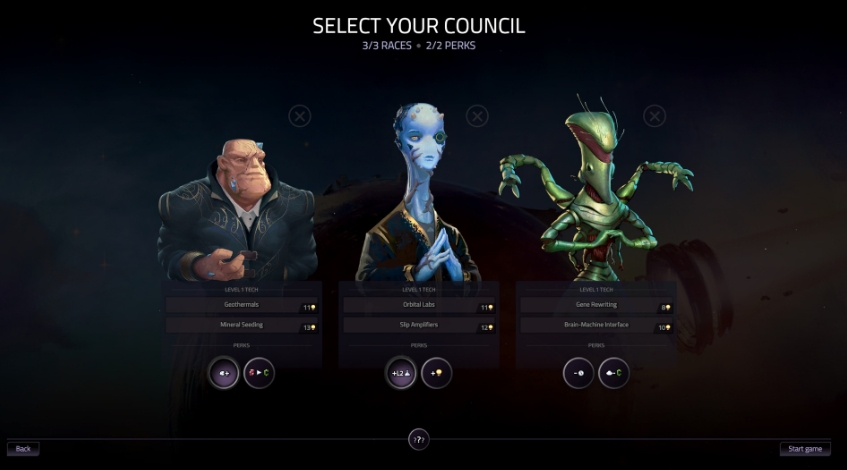This screenshot has width=847, height=470.
Task: Toggle the insectoid's perk with green C
Action: coord(613,373)
